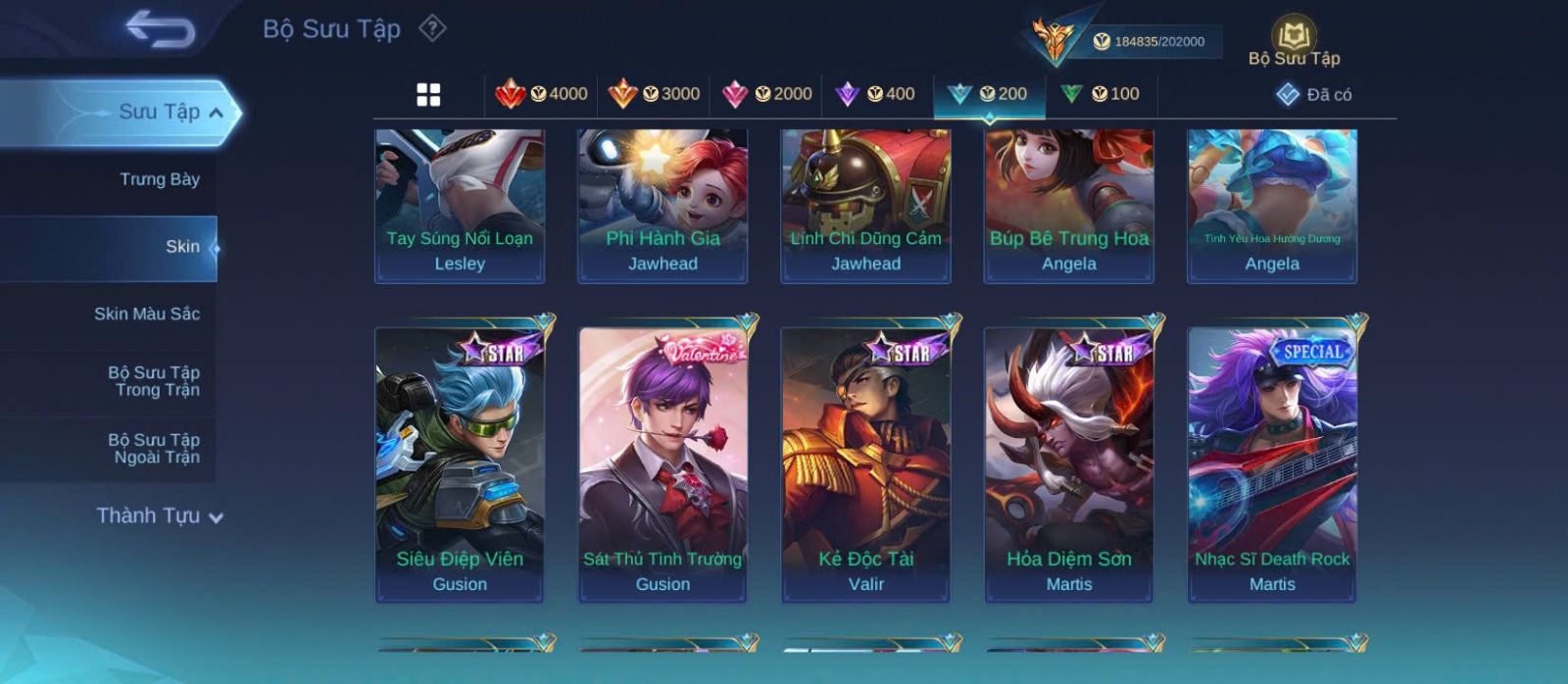Select Gusion's Siêu Điệp Viên skin card
The width and height of the screenshot is (1568, 684).
[460, 463]
